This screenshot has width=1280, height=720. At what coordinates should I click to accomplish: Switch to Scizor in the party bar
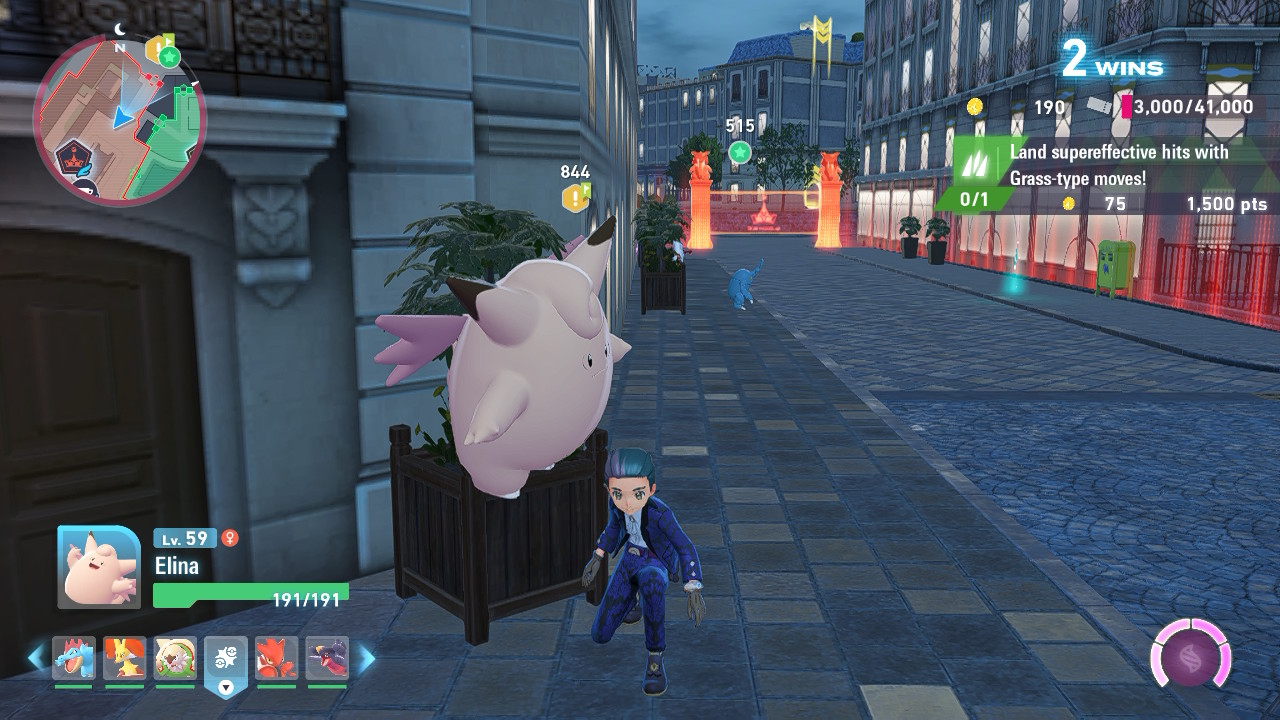click(276, 658)
